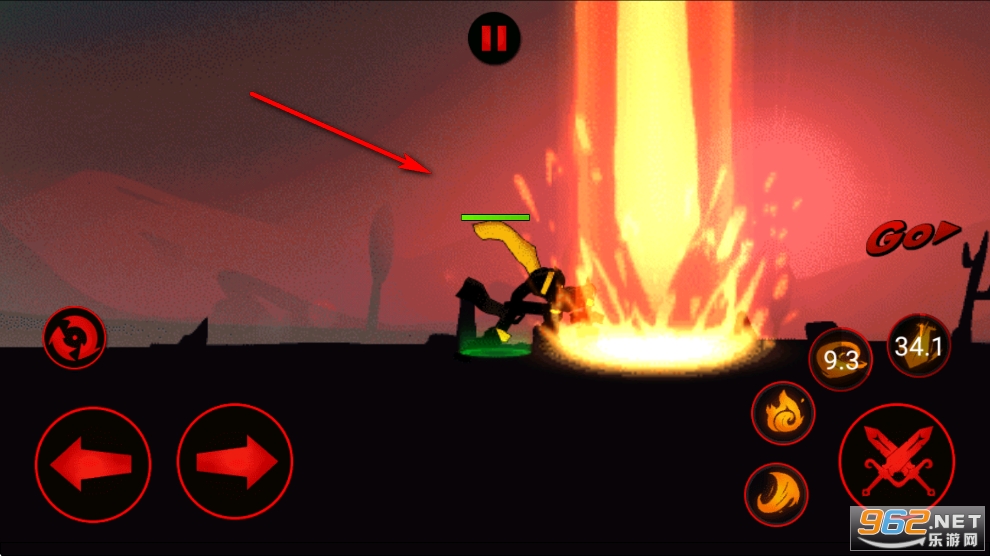
Task: Attack with the crossed swords button
Action: [897, 461]
